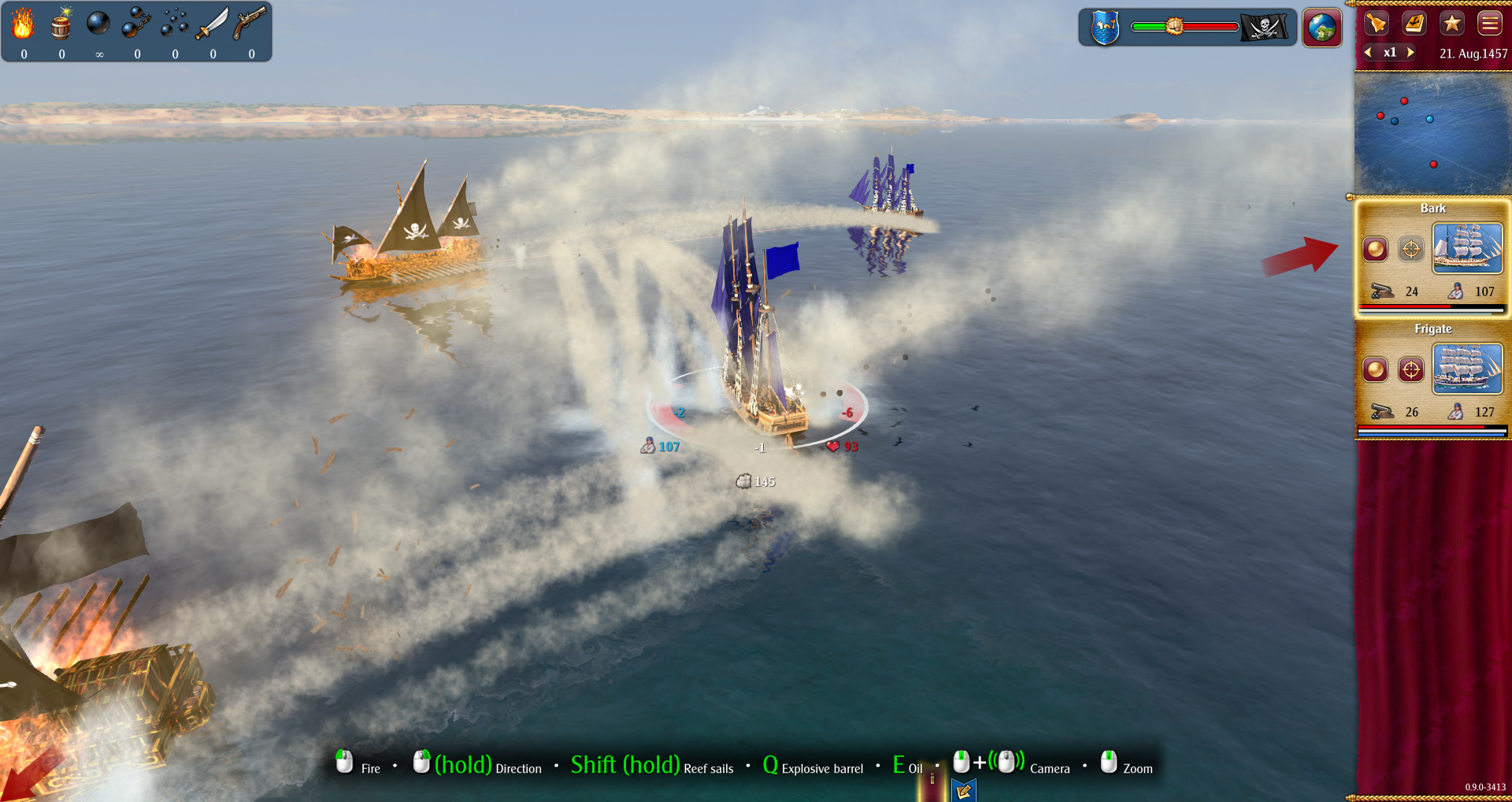Choose the explosive barrel icon
Viewport: 1512px width, 802px height.
[61, 24]
